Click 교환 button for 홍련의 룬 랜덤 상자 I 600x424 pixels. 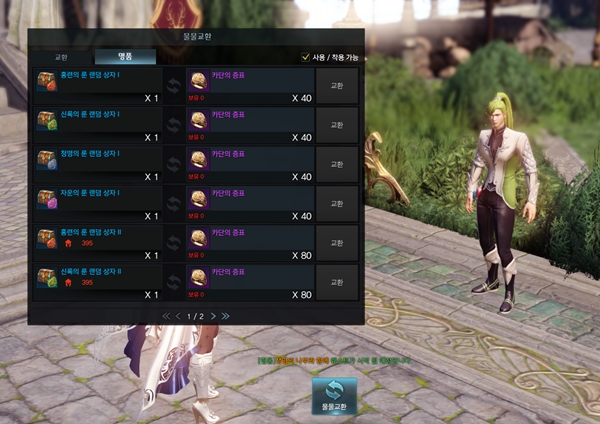tap(336, 85)
